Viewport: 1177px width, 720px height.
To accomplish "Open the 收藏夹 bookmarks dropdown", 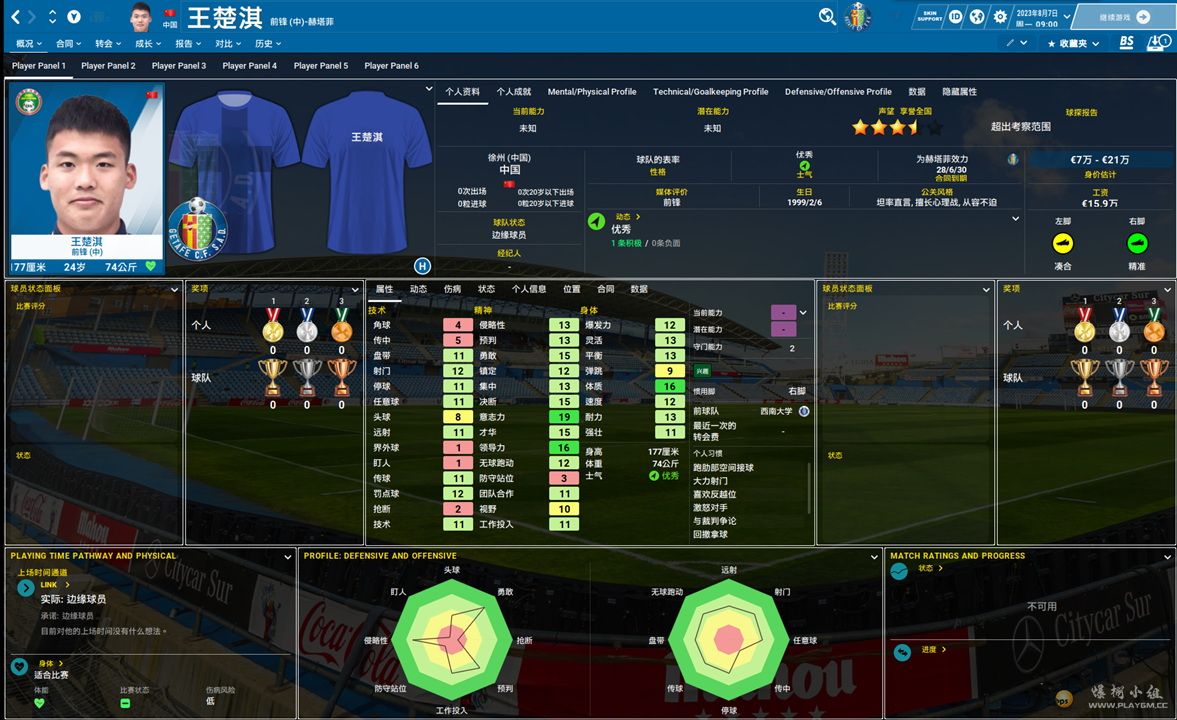I will (x=1078, y=44).
